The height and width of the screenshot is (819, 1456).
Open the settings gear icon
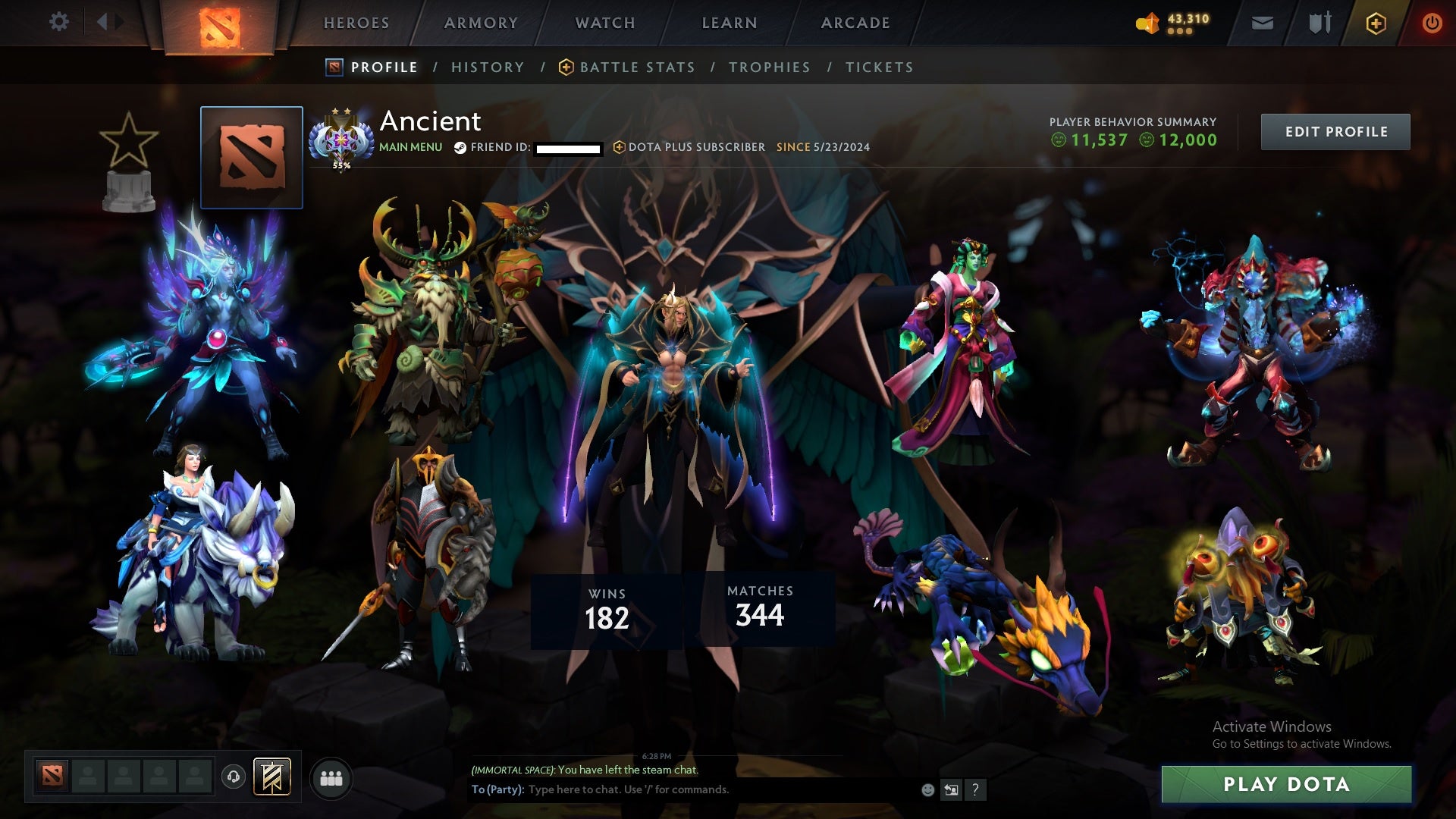click(60, 22)
